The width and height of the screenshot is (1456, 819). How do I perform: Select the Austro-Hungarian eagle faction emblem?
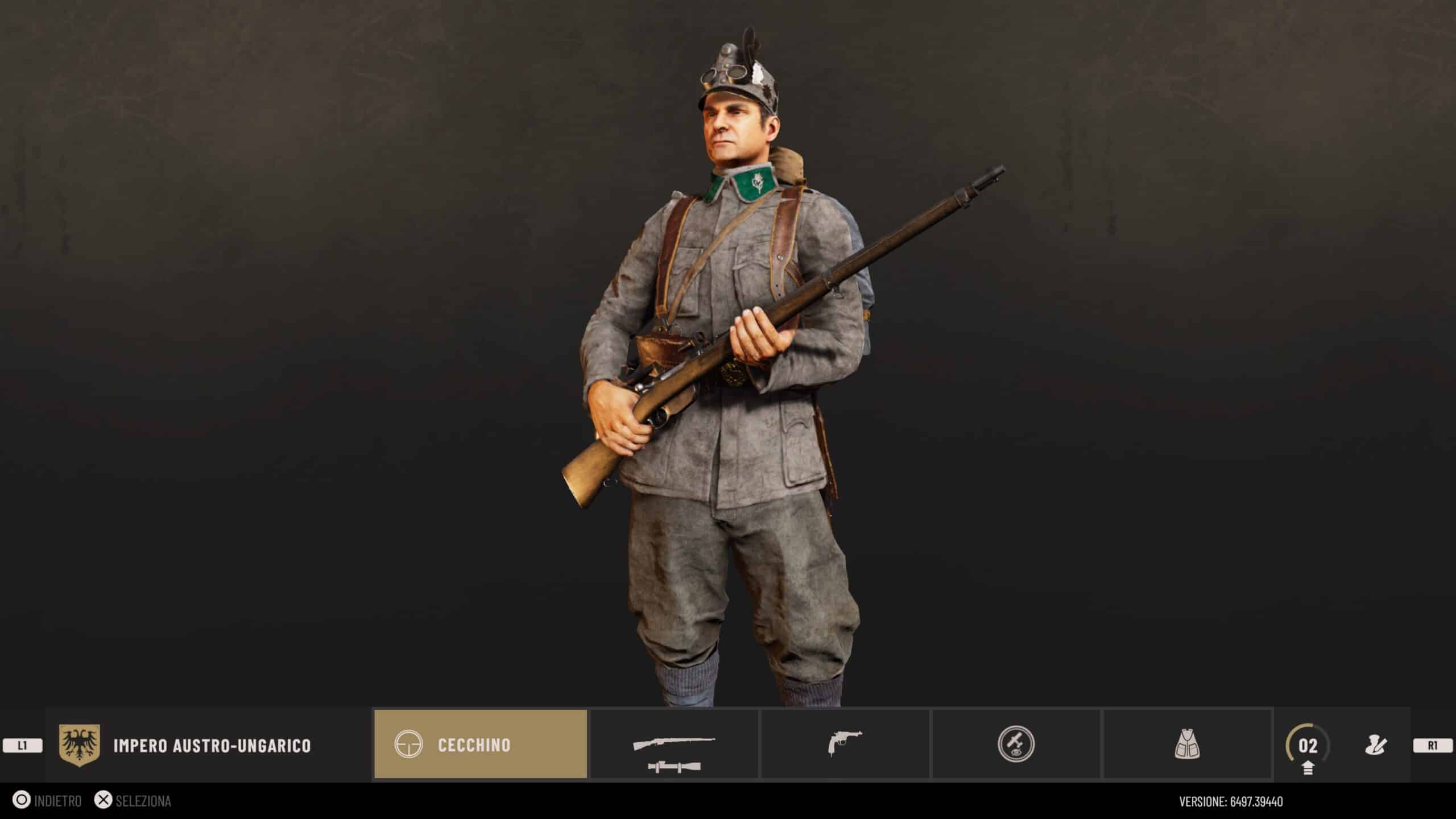click(80, 745)
